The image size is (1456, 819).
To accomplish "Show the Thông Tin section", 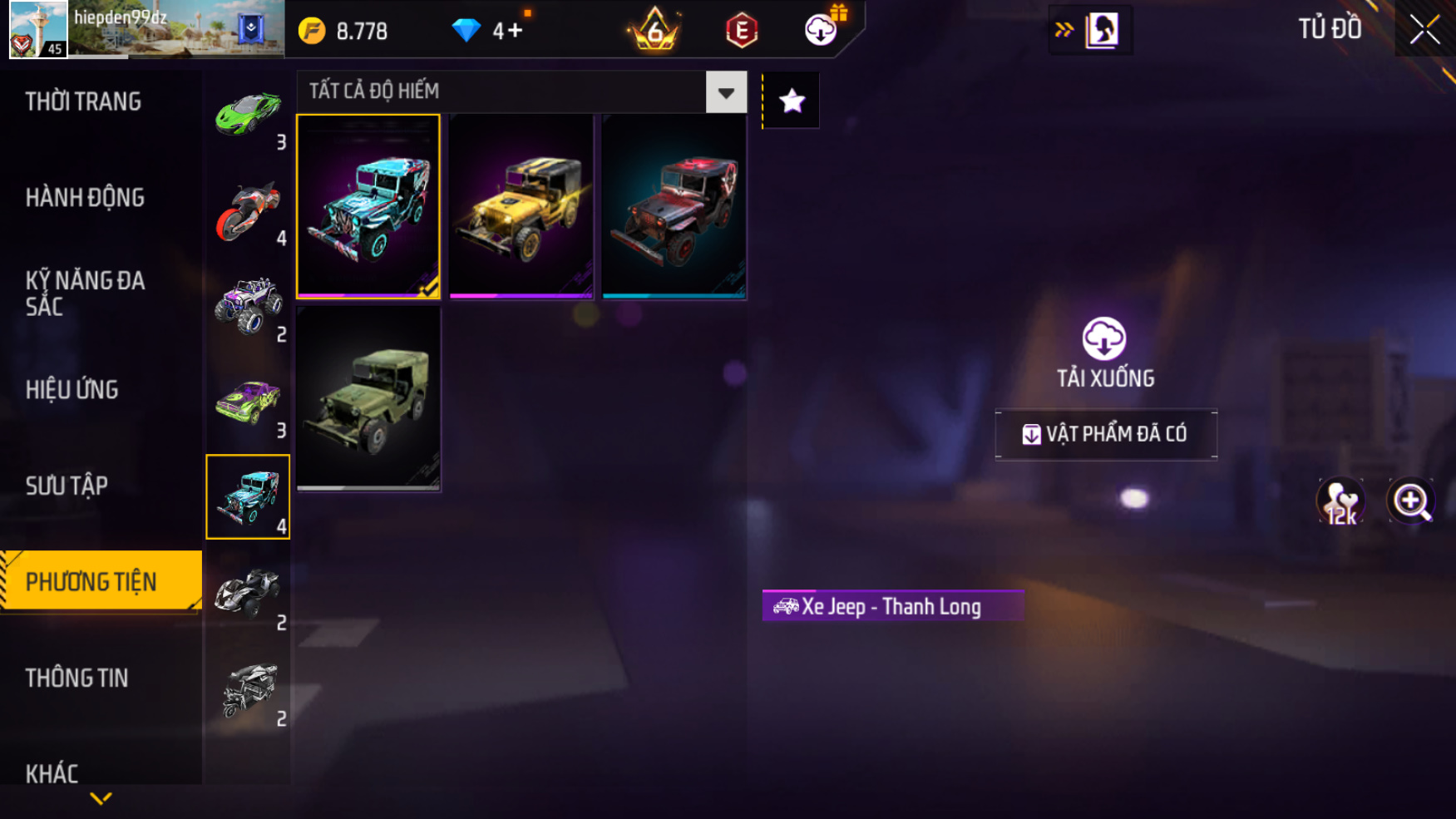I will pos(77,678).
